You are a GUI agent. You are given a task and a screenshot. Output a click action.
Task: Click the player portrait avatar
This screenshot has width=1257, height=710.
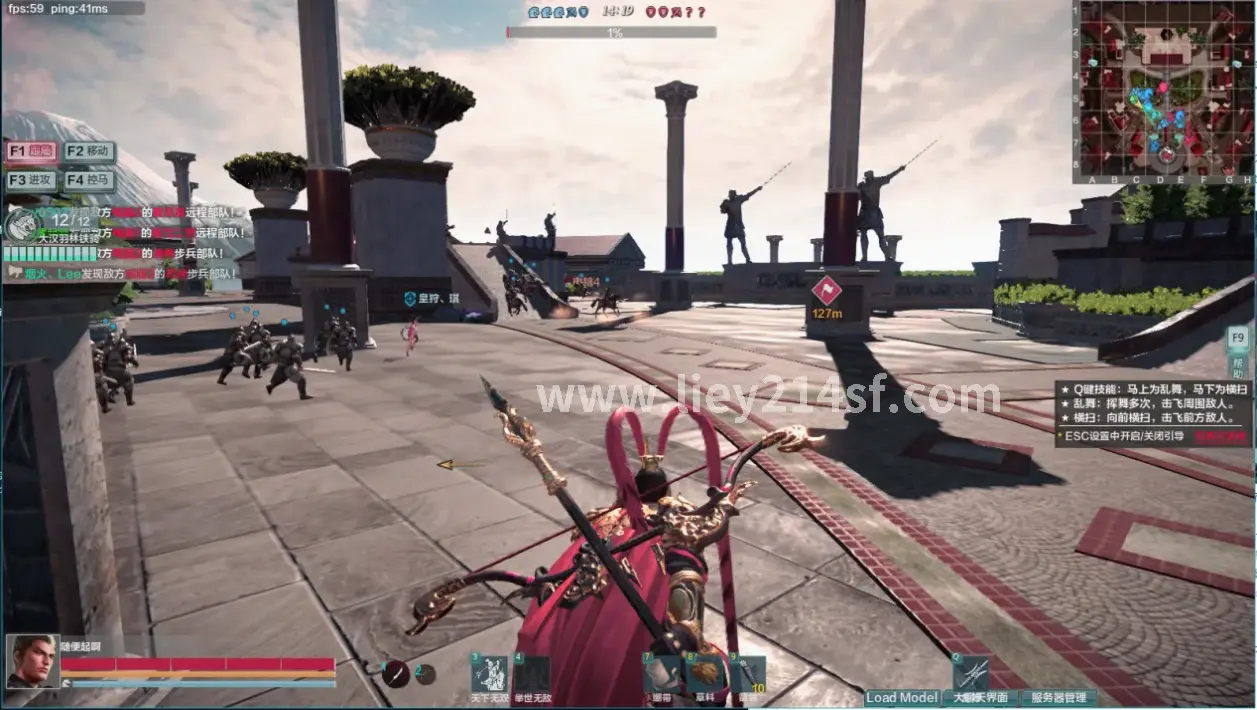tap(32, 661)
